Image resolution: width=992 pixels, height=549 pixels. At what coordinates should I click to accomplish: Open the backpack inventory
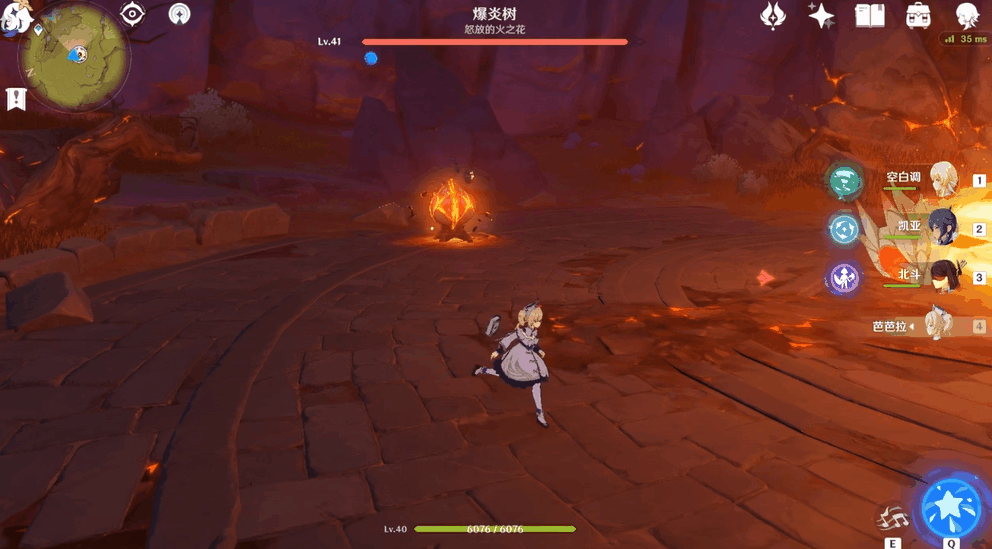(918, 15)
